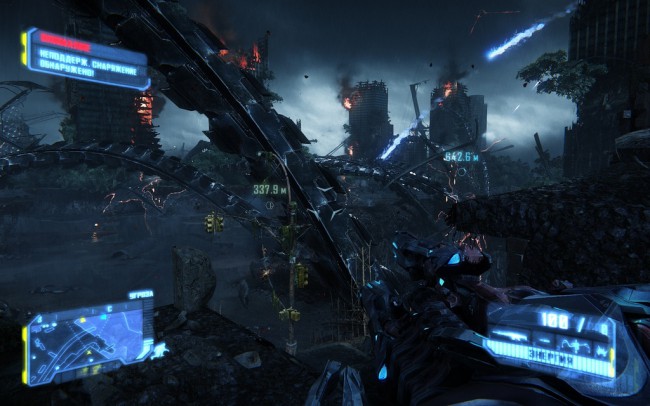650x406 pixels.
Task: Select the warning notification about unsupported equipment
Action: pos(86,58)
